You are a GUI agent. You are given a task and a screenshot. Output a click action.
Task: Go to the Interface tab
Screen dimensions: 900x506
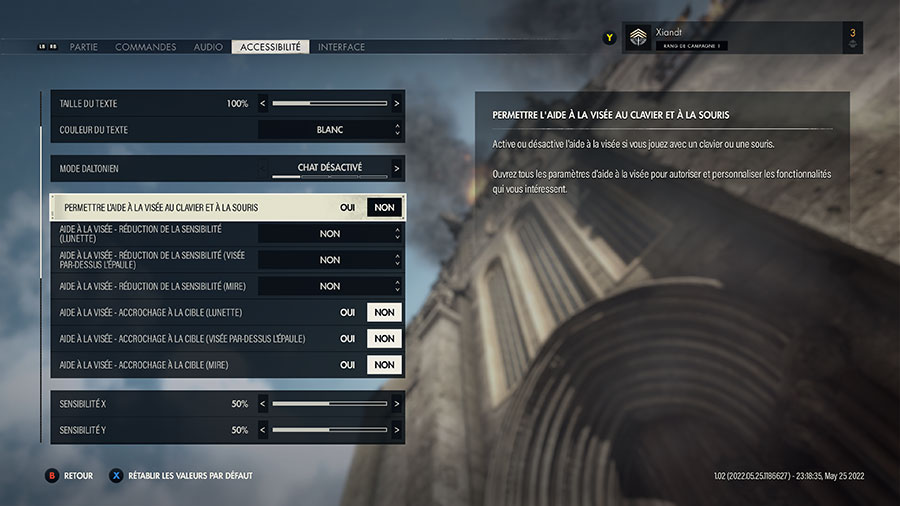tap(341, 47)
